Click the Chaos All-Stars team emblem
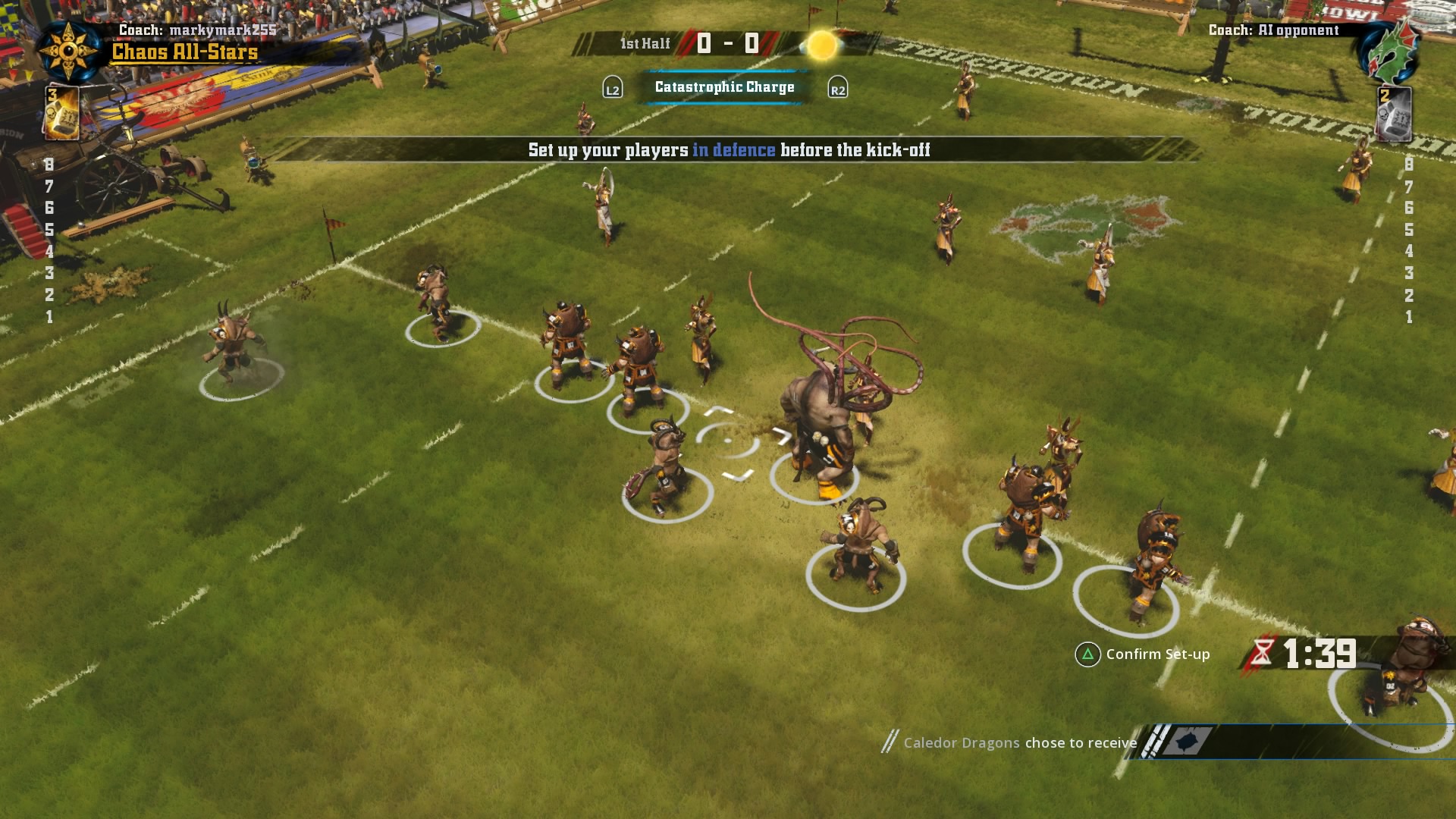 tap(68, 50)
